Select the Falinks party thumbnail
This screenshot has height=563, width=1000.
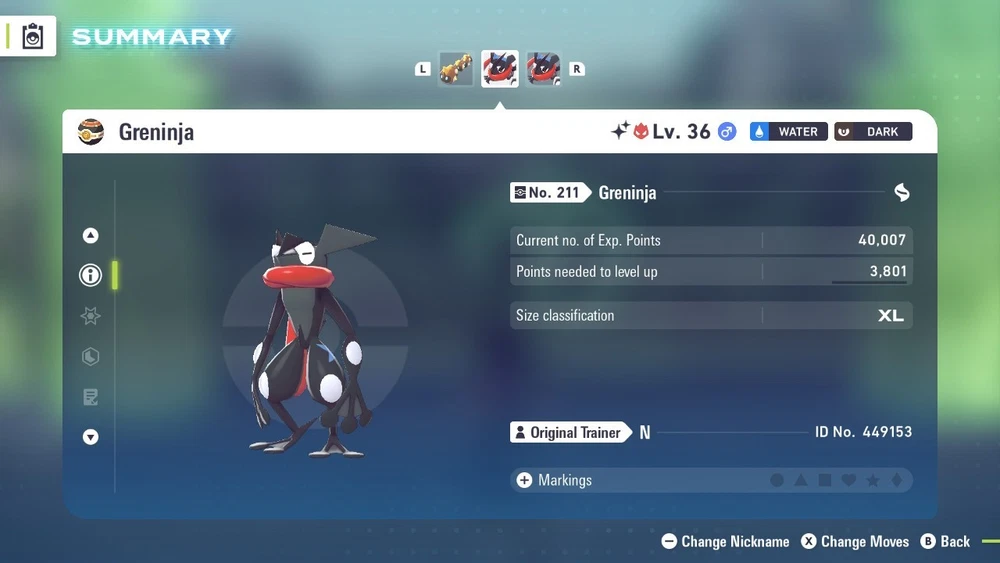[x=455, y=69]
